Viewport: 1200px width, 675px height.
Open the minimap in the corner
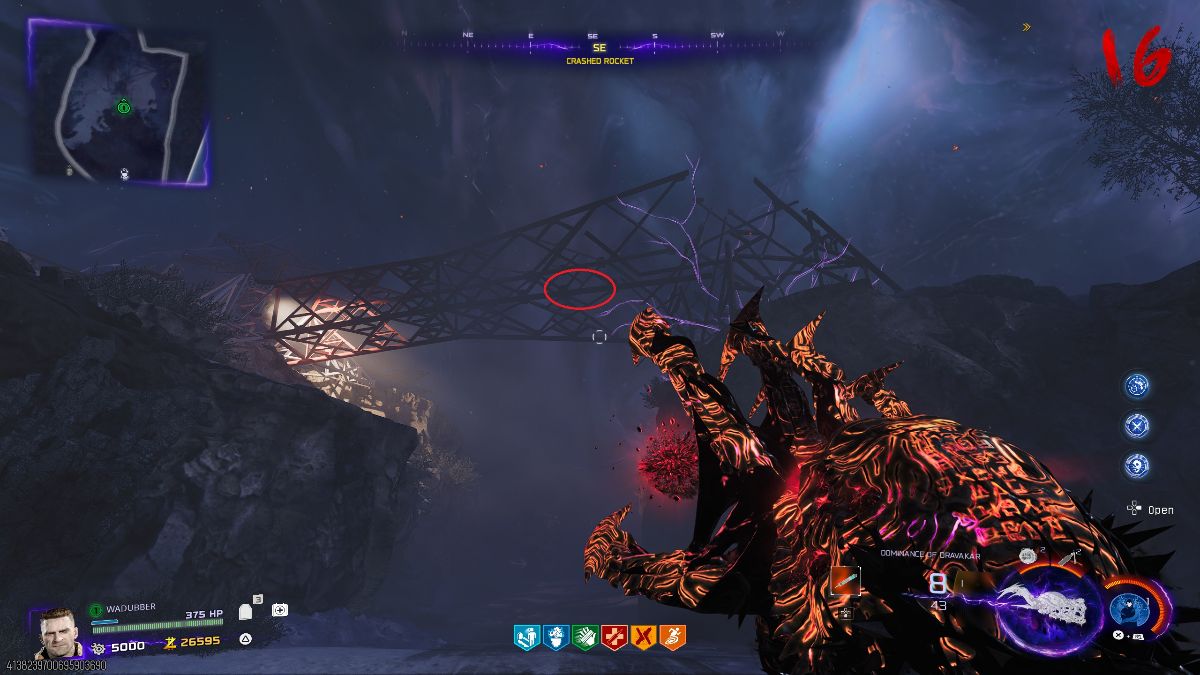[119, 105]
